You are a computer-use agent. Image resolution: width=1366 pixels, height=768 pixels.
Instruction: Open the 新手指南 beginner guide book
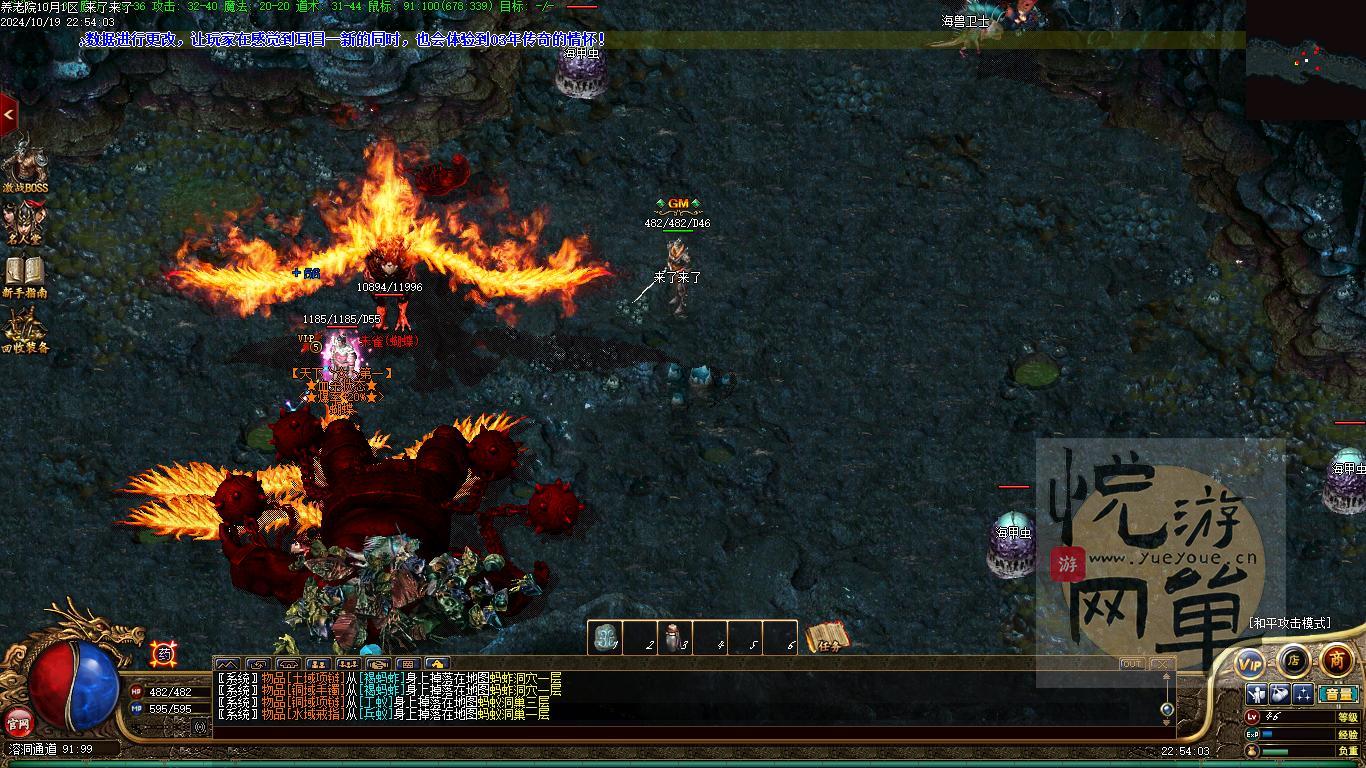[24, 275]
